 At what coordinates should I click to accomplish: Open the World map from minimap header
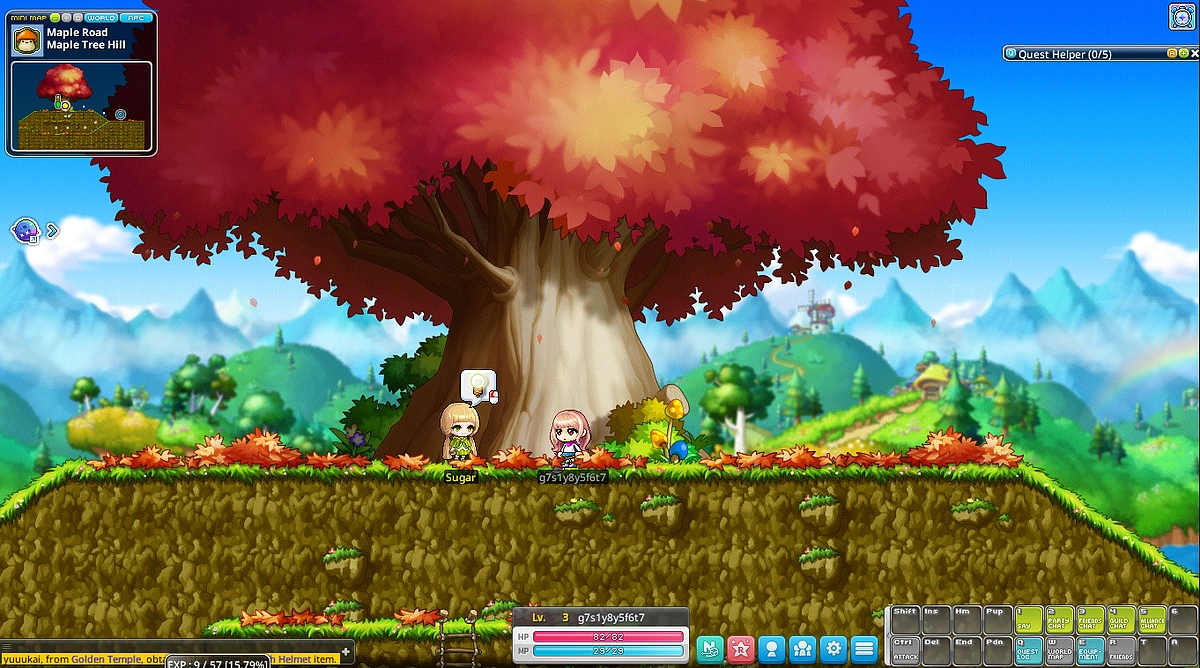pos(101,18)
